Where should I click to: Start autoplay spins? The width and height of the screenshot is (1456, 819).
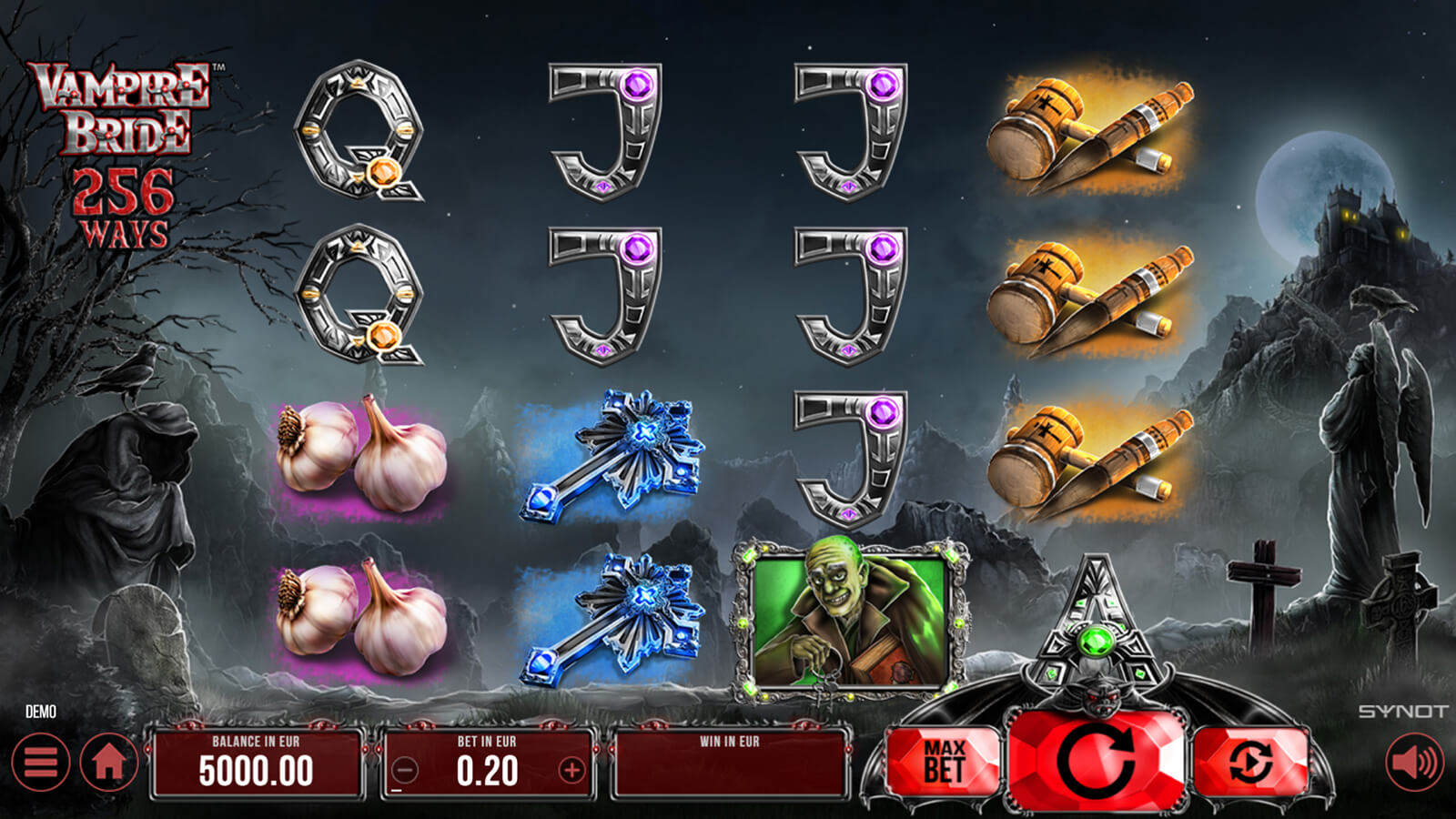coord(1250,763)
